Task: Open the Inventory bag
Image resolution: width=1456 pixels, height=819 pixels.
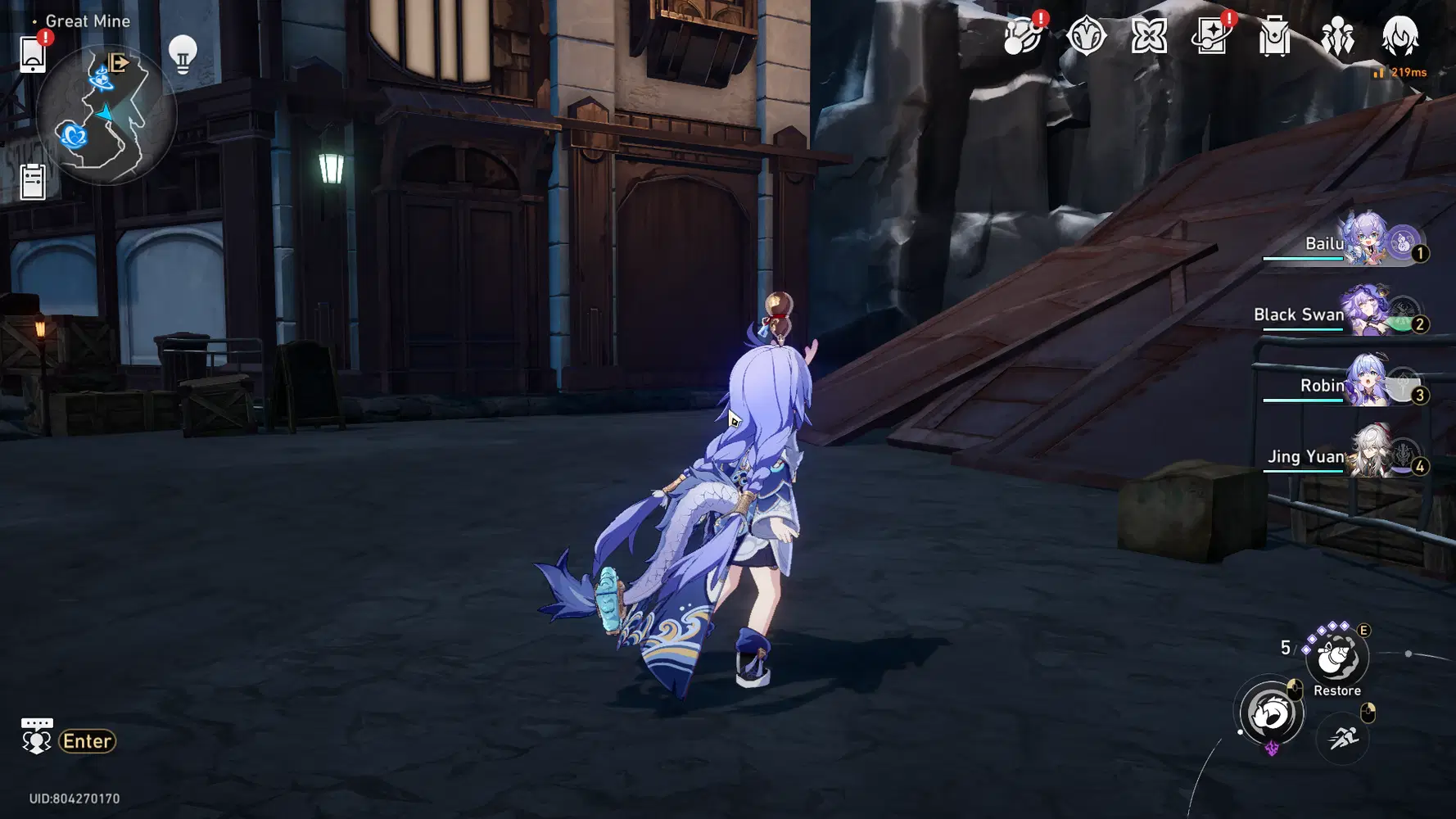Action: point(1276,37)
